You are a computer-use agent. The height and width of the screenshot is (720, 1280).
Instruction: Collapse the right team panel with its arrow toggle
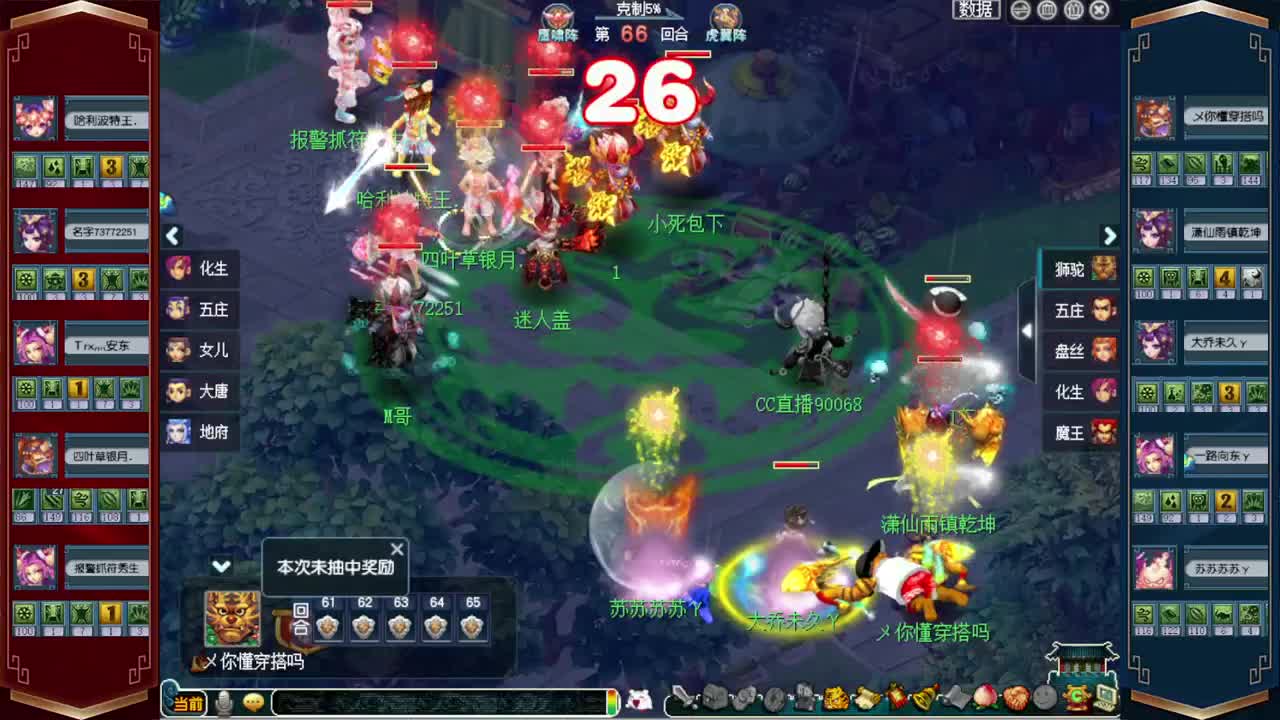(x=1028, y=330)
